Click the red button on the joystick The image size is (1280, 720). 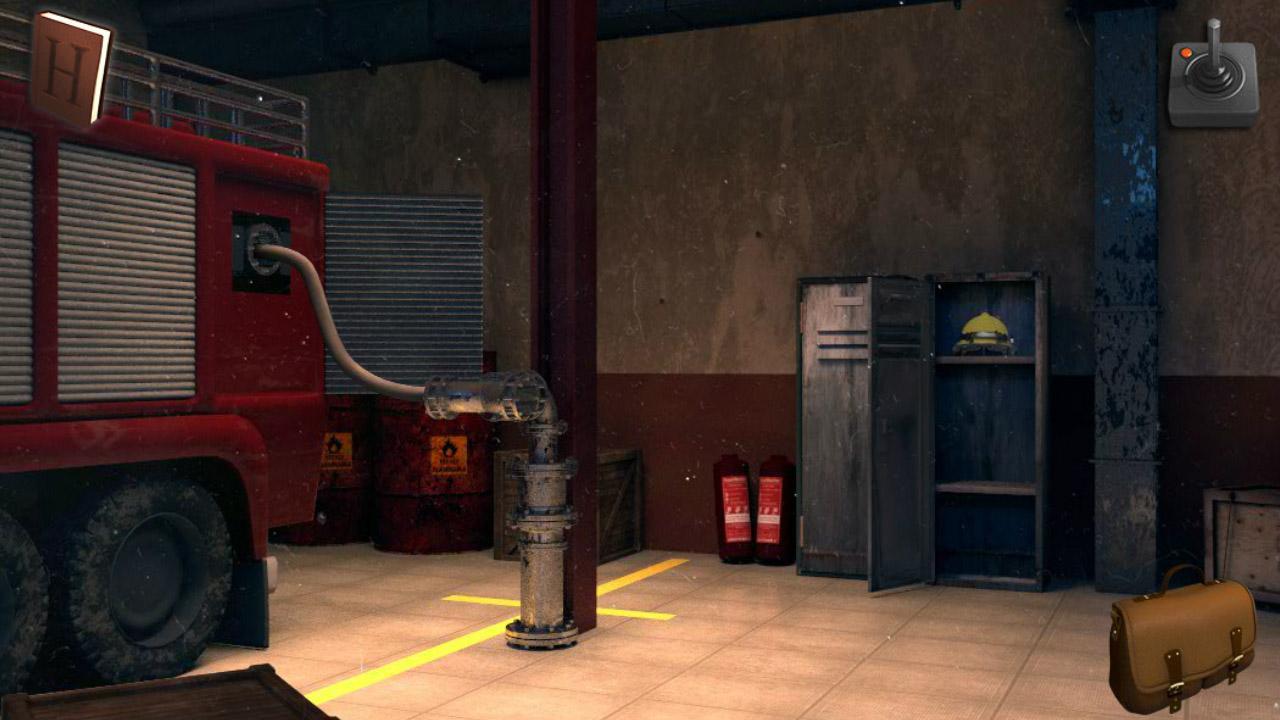click(x=1188, y=54)
